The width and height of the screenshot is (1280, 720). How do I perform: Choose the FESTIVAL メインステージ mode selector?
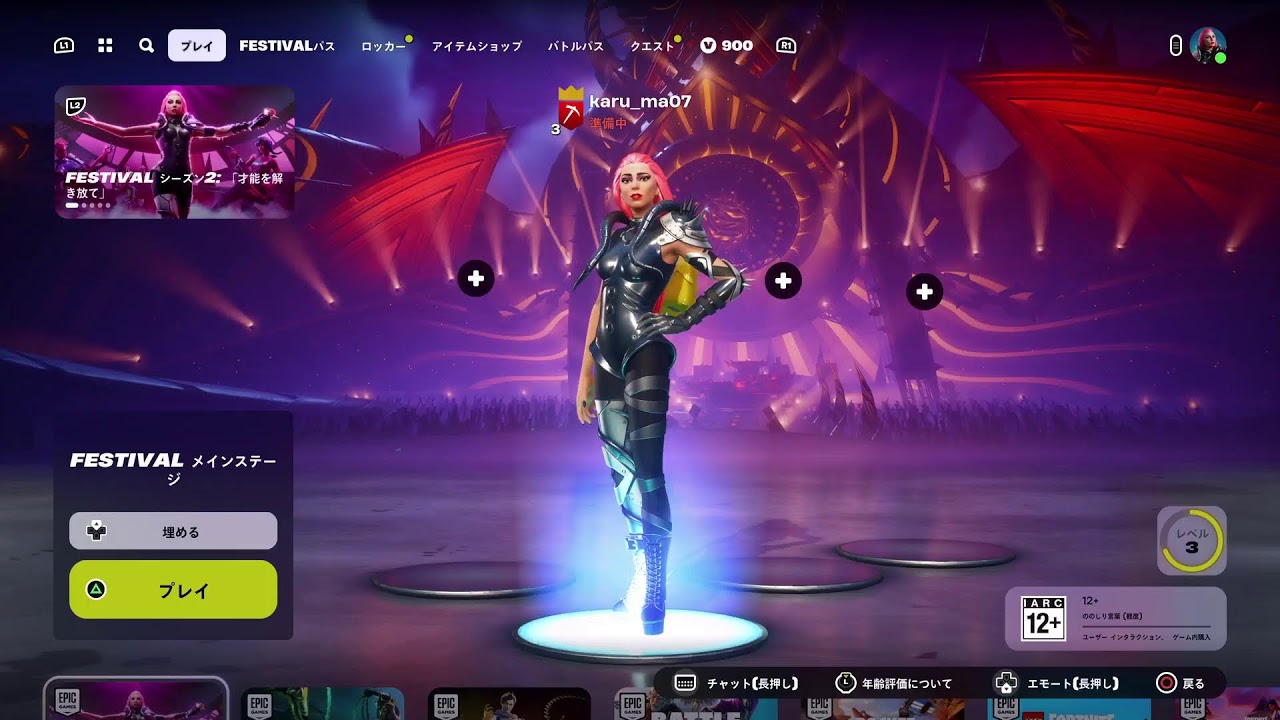(173, 468)
